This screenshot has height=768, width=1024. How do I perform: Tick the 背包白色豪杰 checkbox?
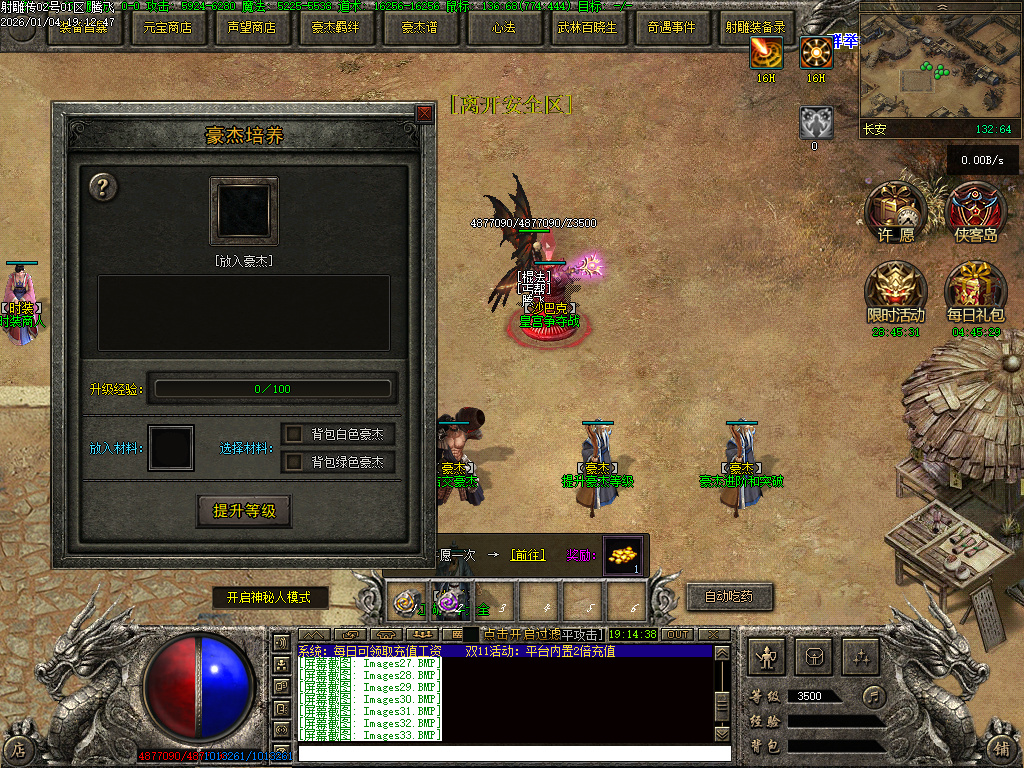294,434
